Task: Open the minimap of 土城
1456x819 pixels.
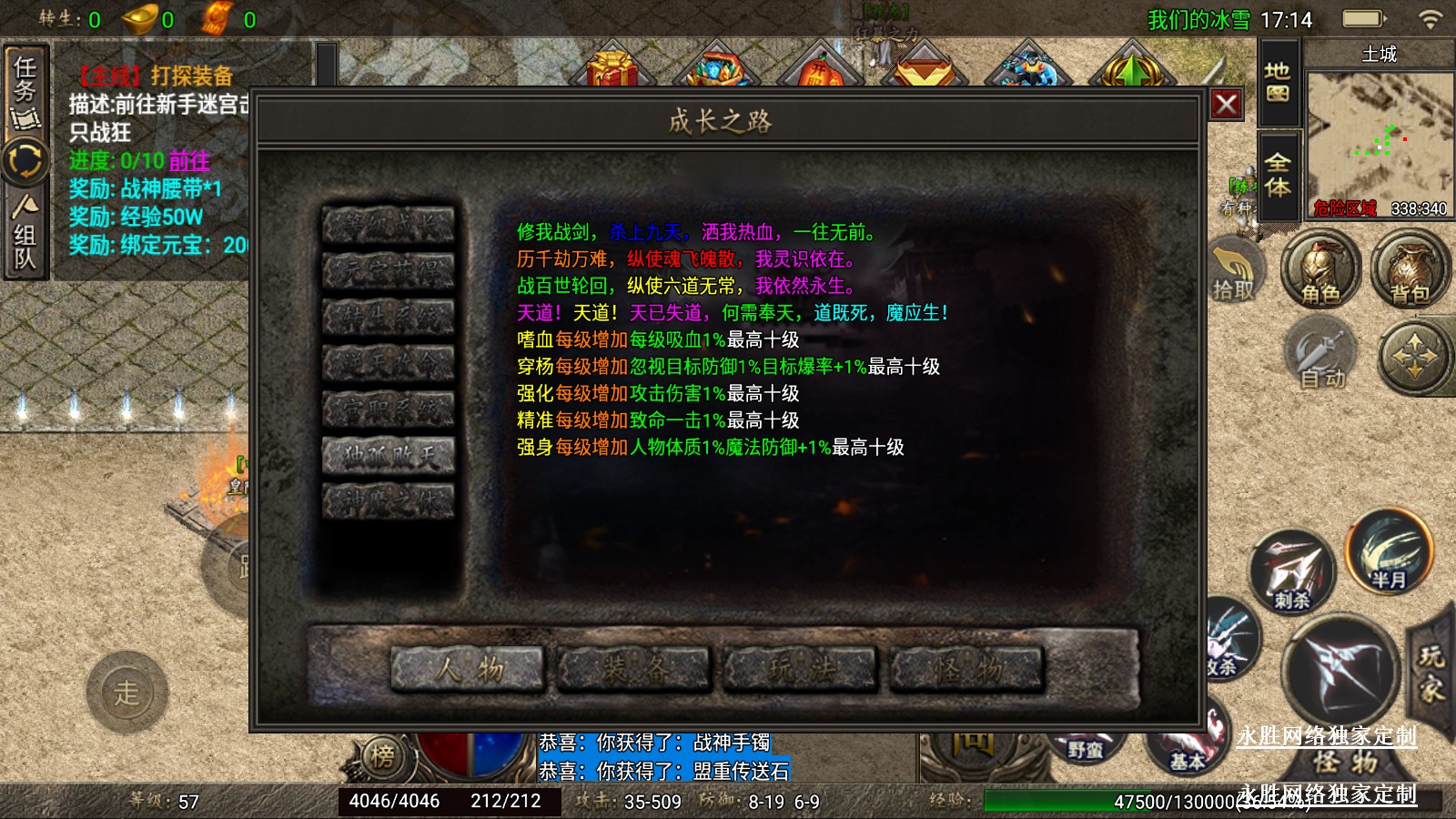Action: pos(1379,136)
